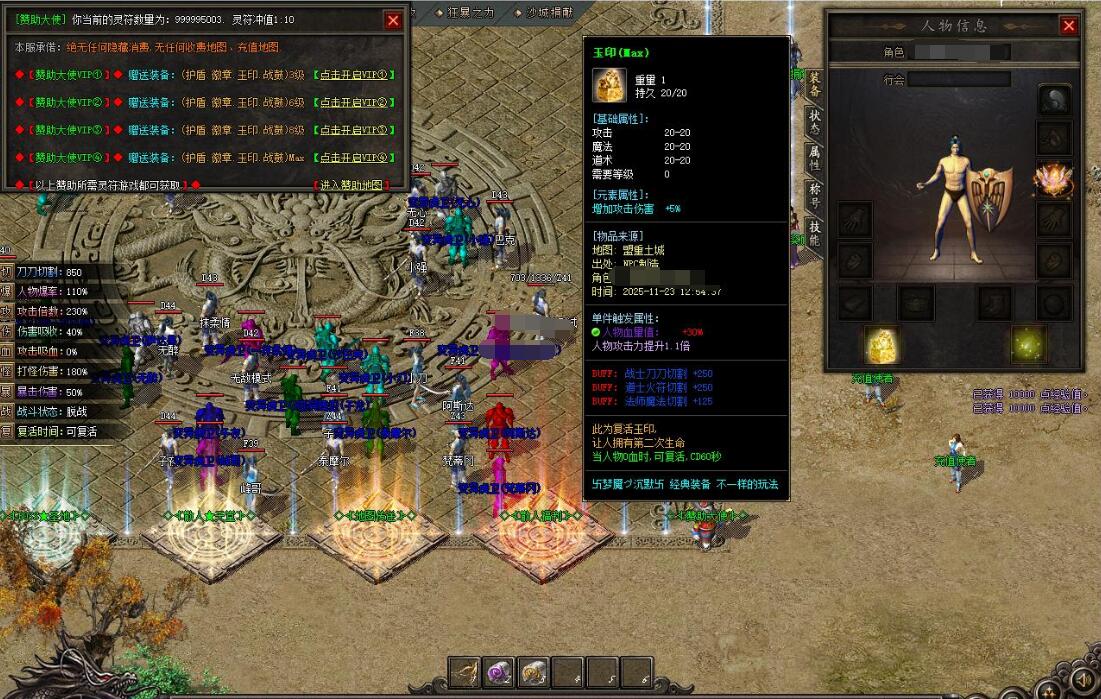Show the 属性 attributes tab
This screenshot has width=1101, height=699.
[x=815, y=158]
